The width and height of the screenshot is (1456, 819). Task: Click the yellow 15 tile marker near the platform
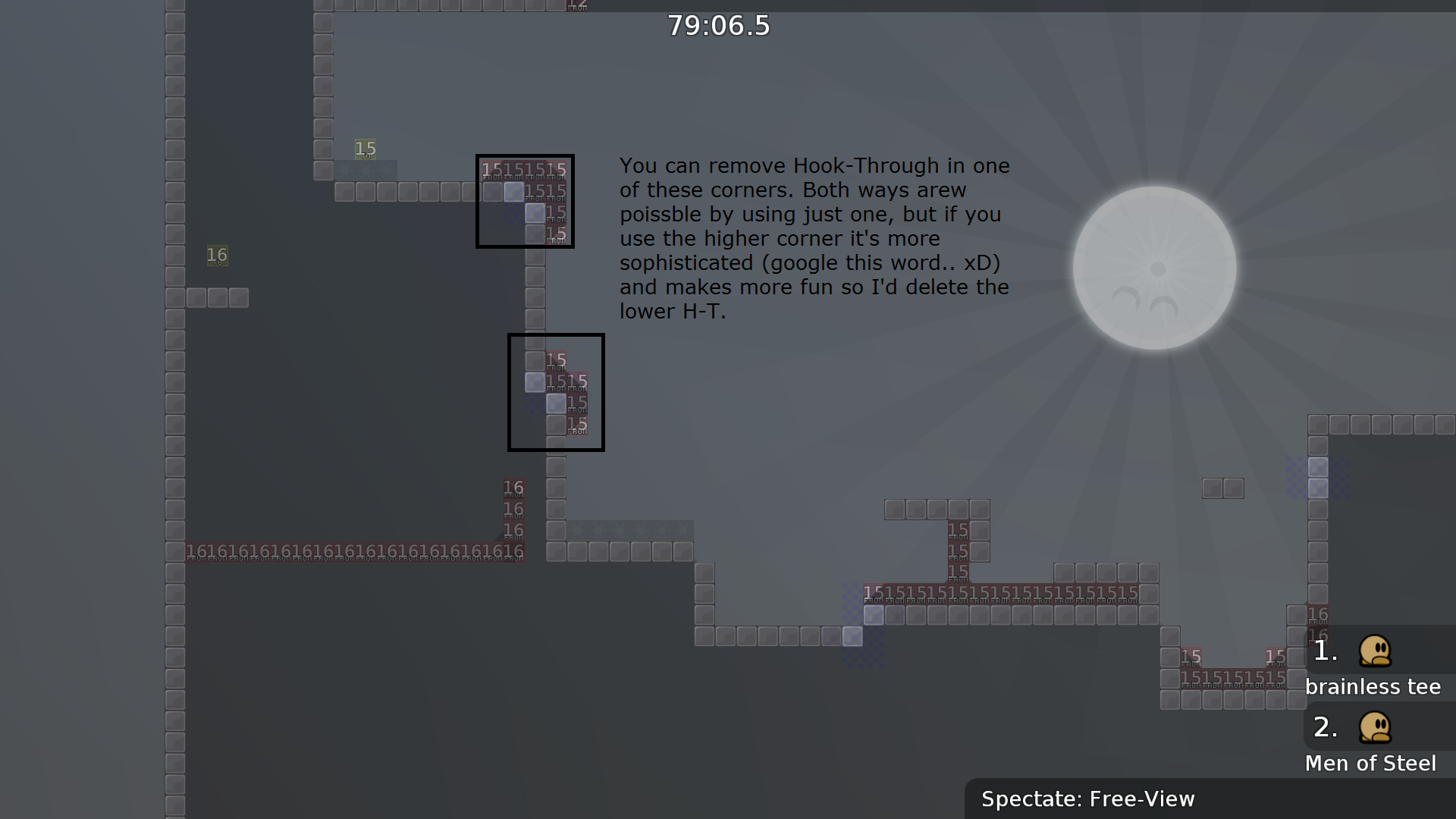(x=366, y=149)
